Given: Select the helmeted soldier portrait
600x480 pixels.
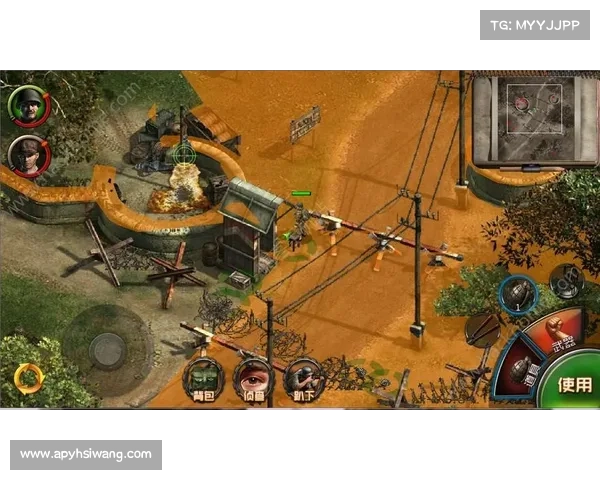Looking at the screenshot, I should point(27,104).
